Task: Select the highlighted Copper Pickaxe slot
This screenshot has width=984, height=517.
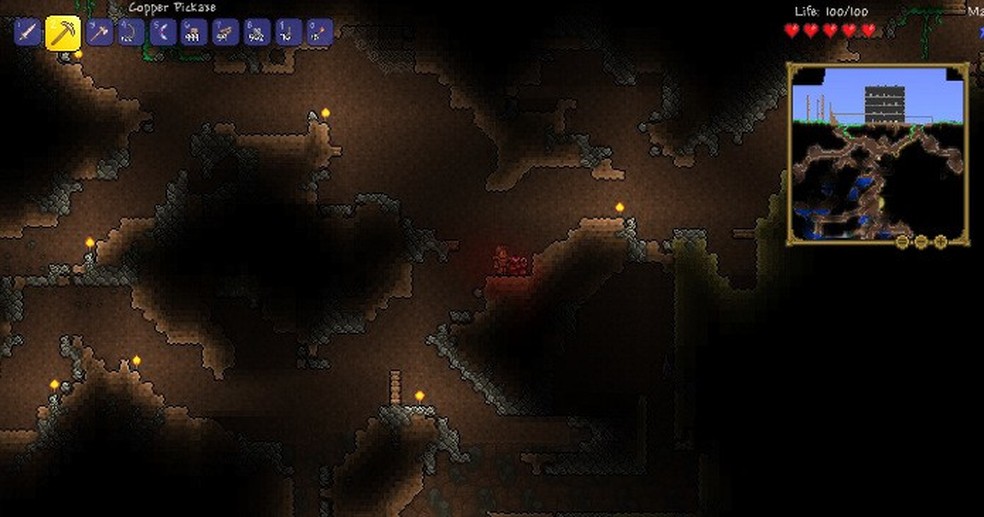Action: point(63,33)
